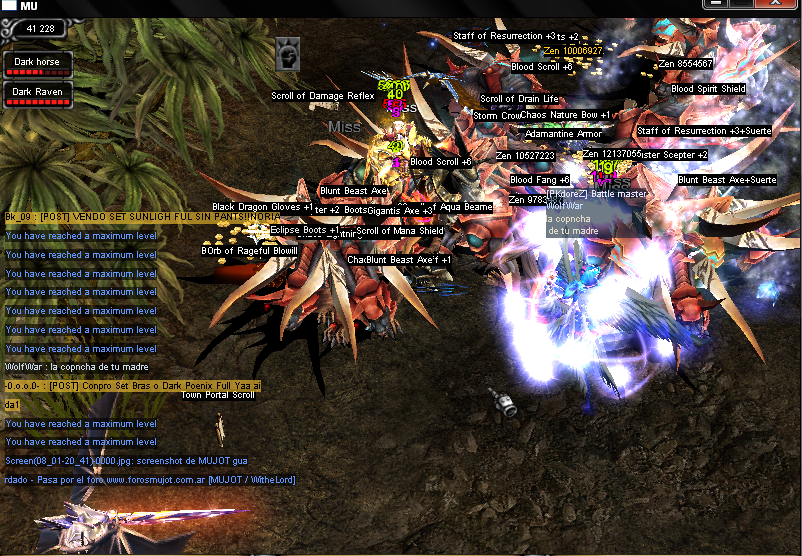Image resolution: width=802 pixels, height=556 pixels.
Task: Select the Dark horse pet panel
Action: (37, 65)
